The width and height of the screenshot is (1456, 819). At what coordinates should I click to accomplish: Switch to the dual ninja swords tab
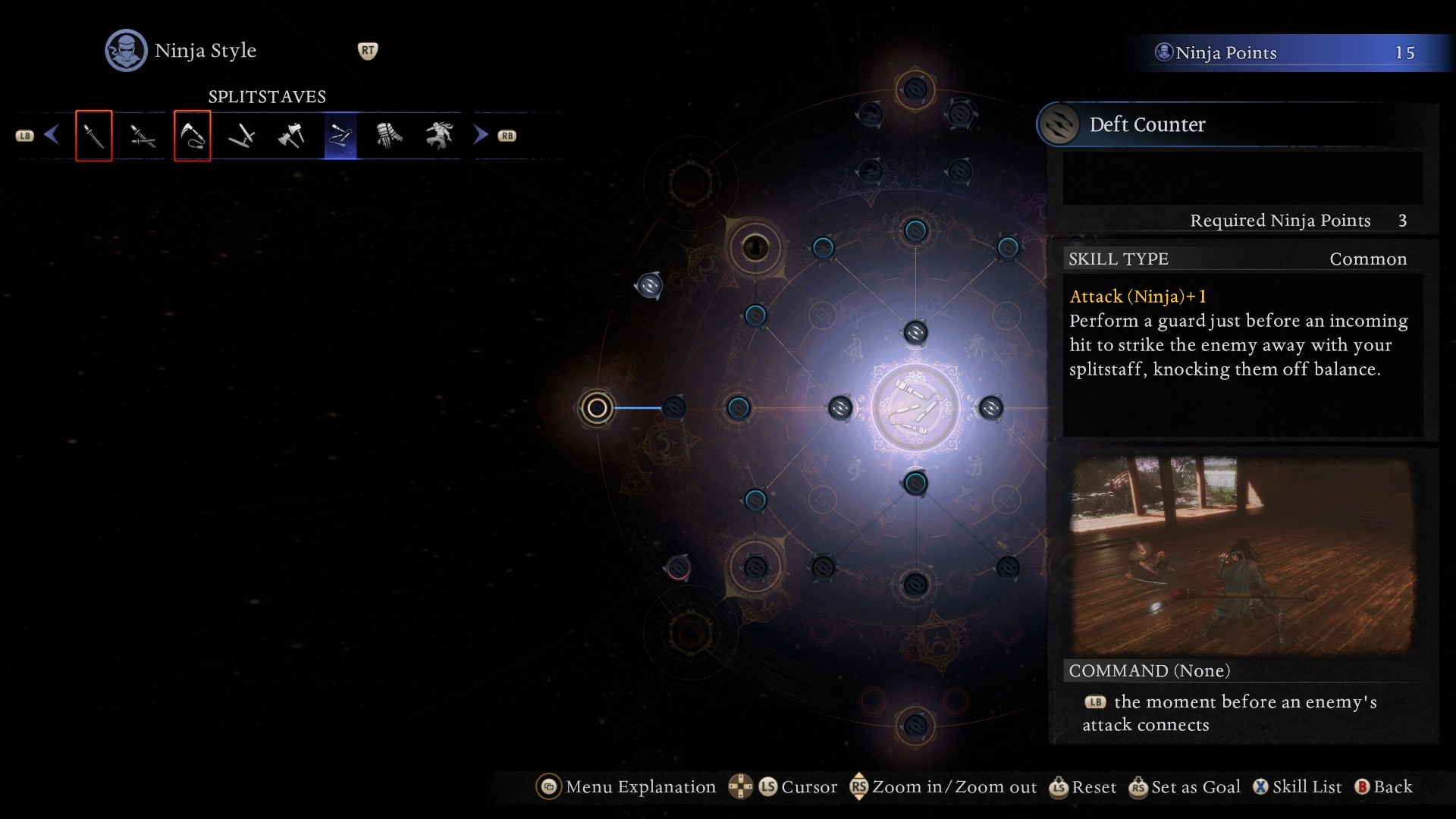click(143, 136)
